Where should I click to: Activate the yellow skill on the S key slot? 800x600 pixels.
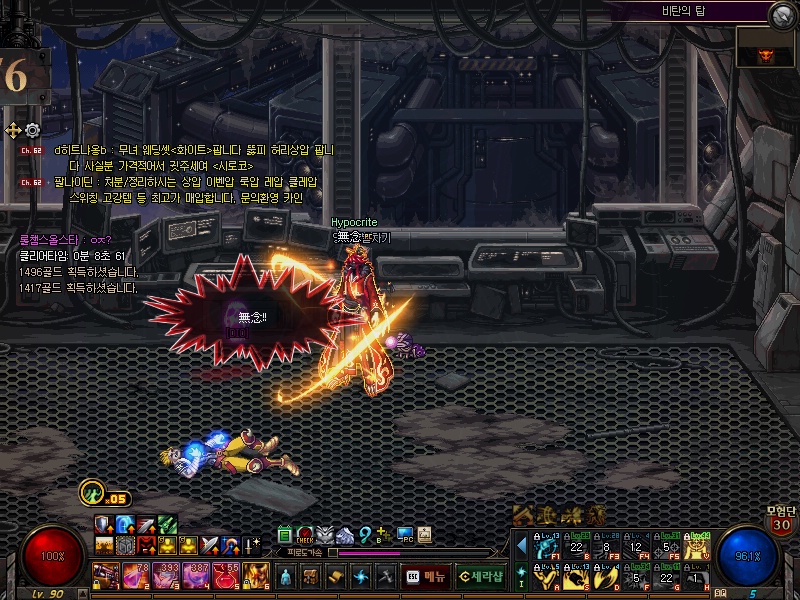coord(575,577)
